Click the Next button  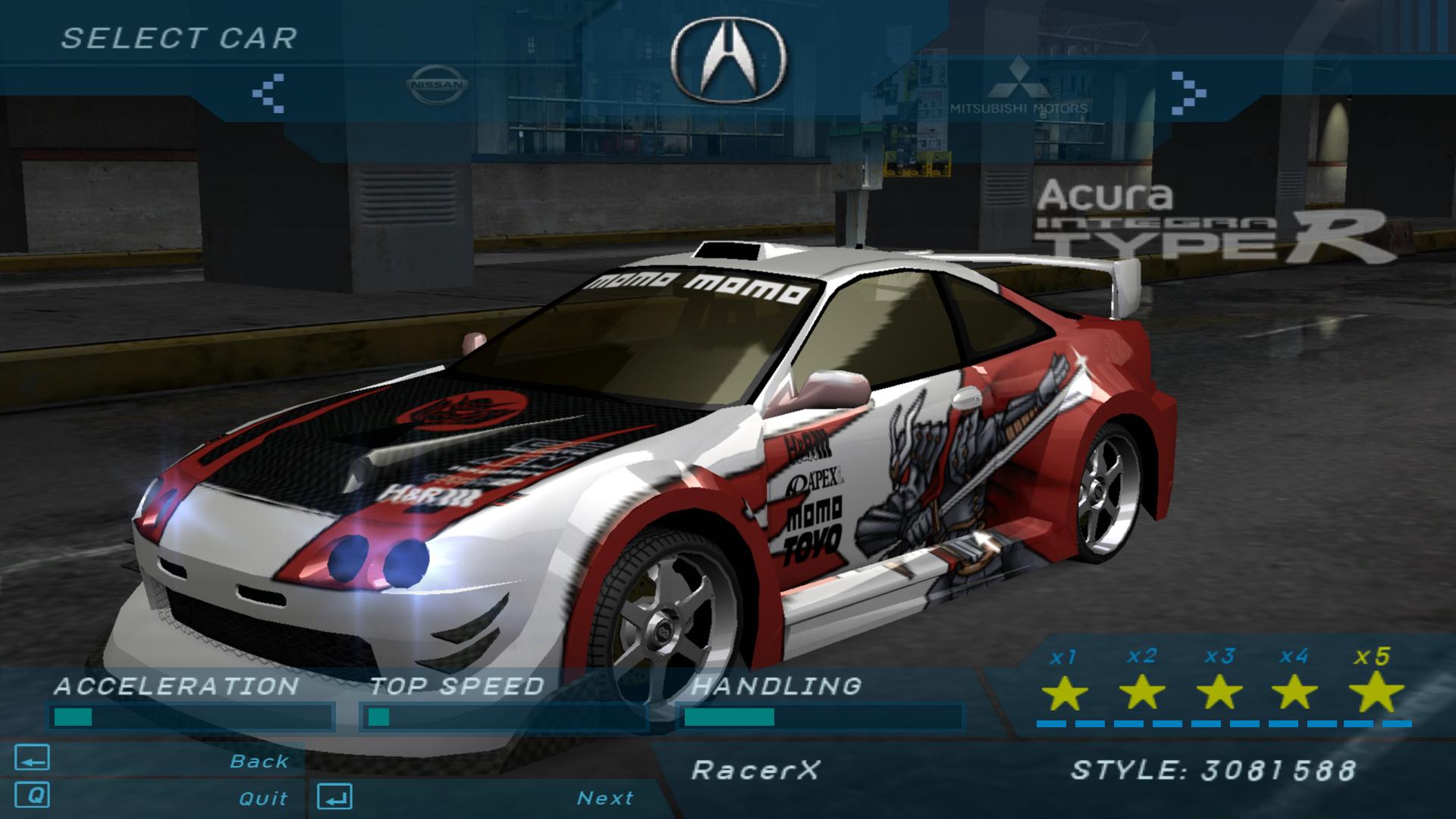pyautogui.click(x=607, y=798)
